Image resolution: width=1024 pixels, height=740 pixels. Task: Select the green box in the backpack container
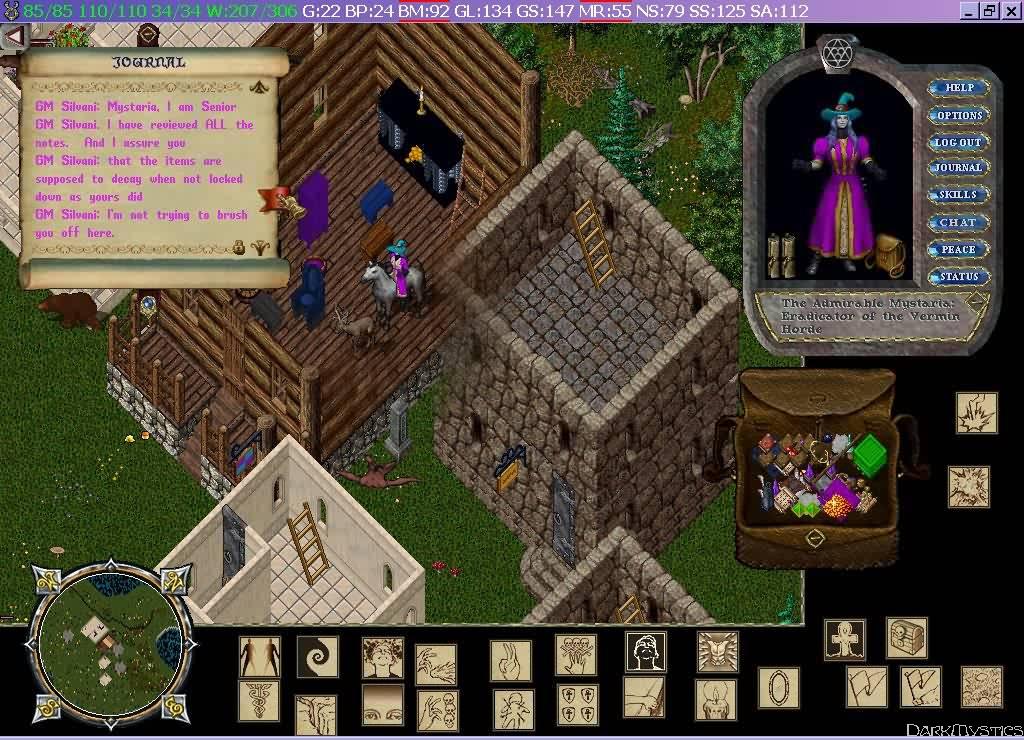coord(870,453)
